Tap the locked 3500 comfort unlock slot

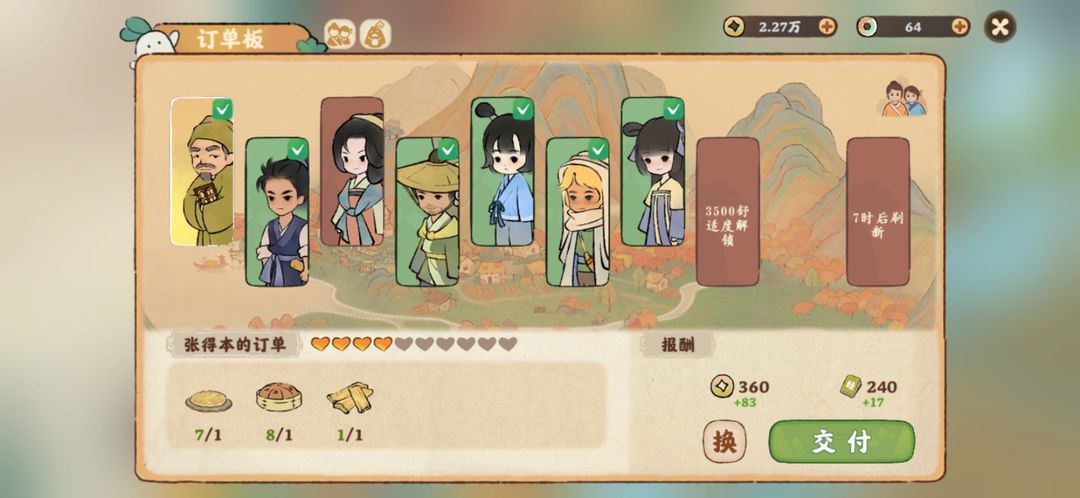point(727,212)
